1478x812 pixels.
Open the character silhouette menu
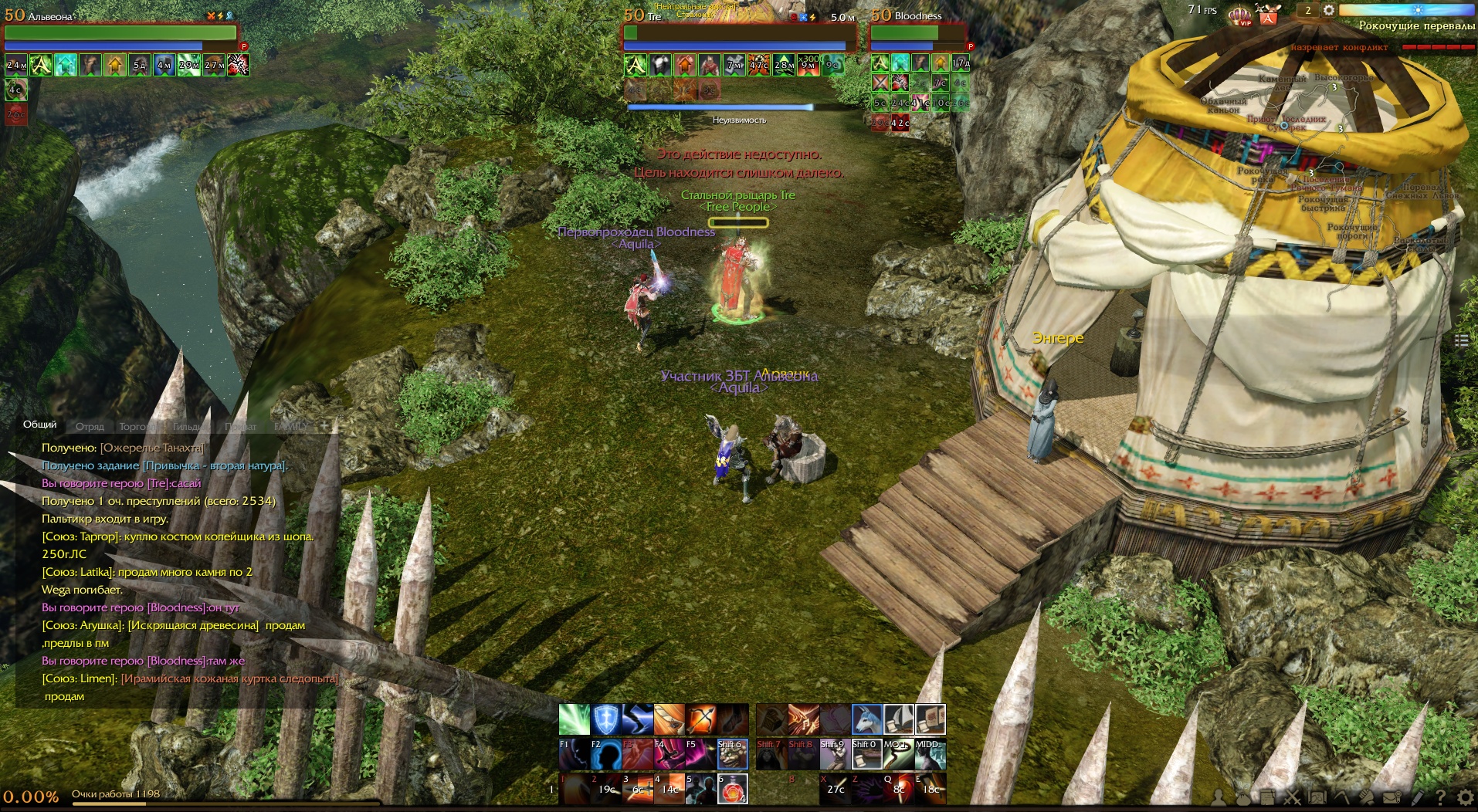[1219, 797]
